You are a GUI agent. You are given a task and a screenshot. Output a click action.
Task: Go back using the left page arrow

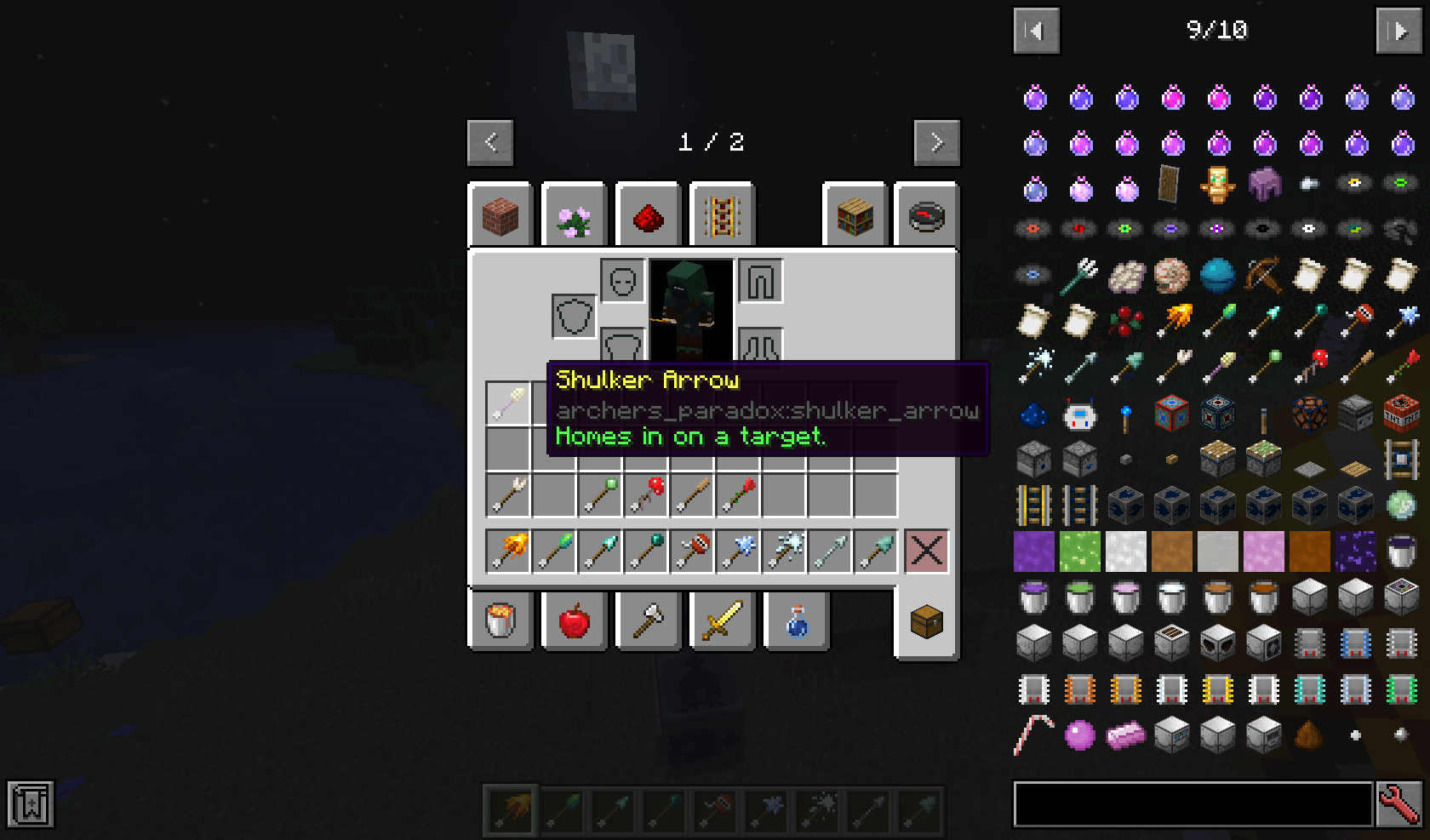coord(489,142)
